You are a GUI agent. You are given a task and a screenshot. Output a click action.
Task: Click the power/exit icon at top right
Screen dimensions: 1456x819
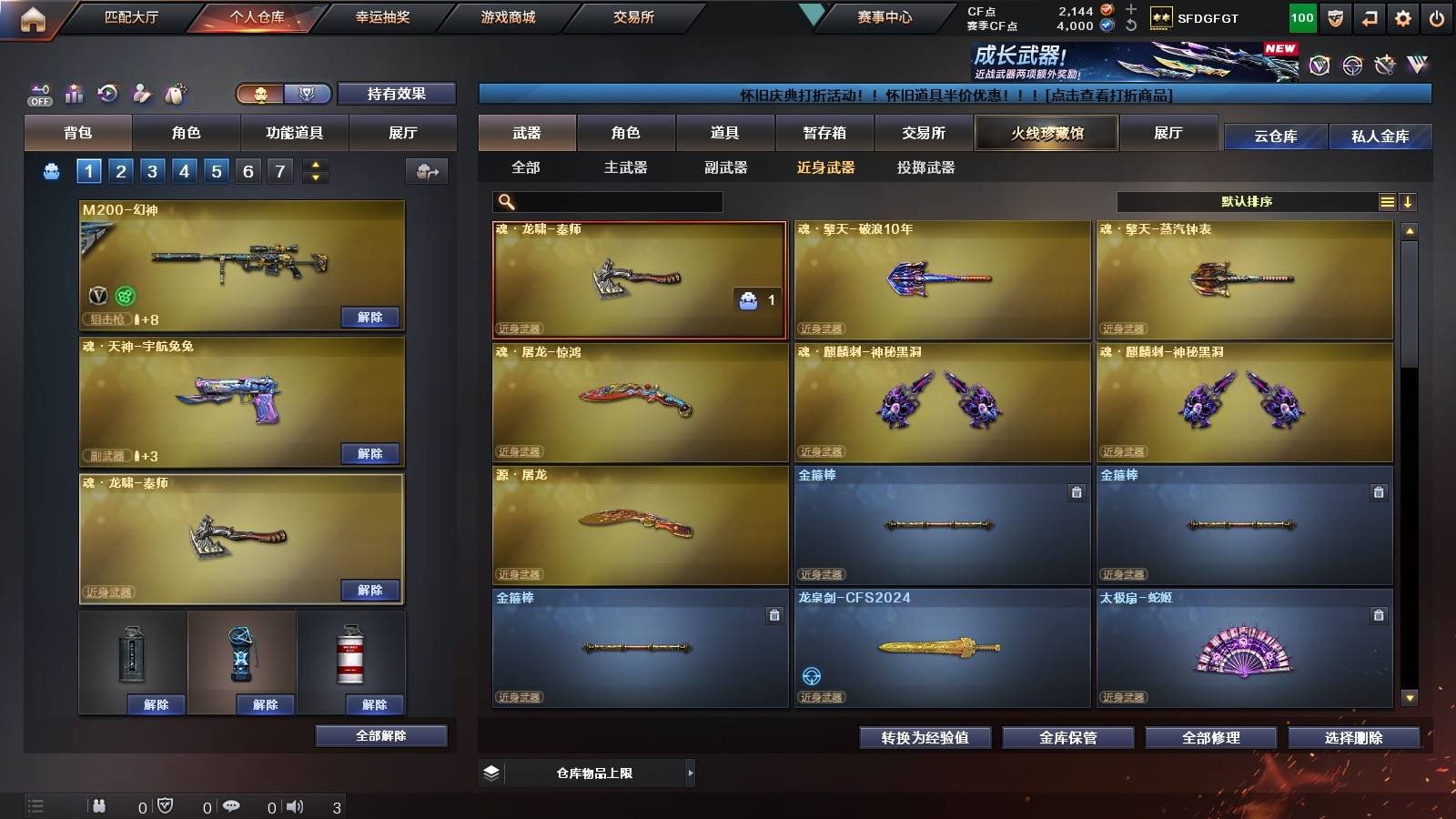pos(1438,16)
